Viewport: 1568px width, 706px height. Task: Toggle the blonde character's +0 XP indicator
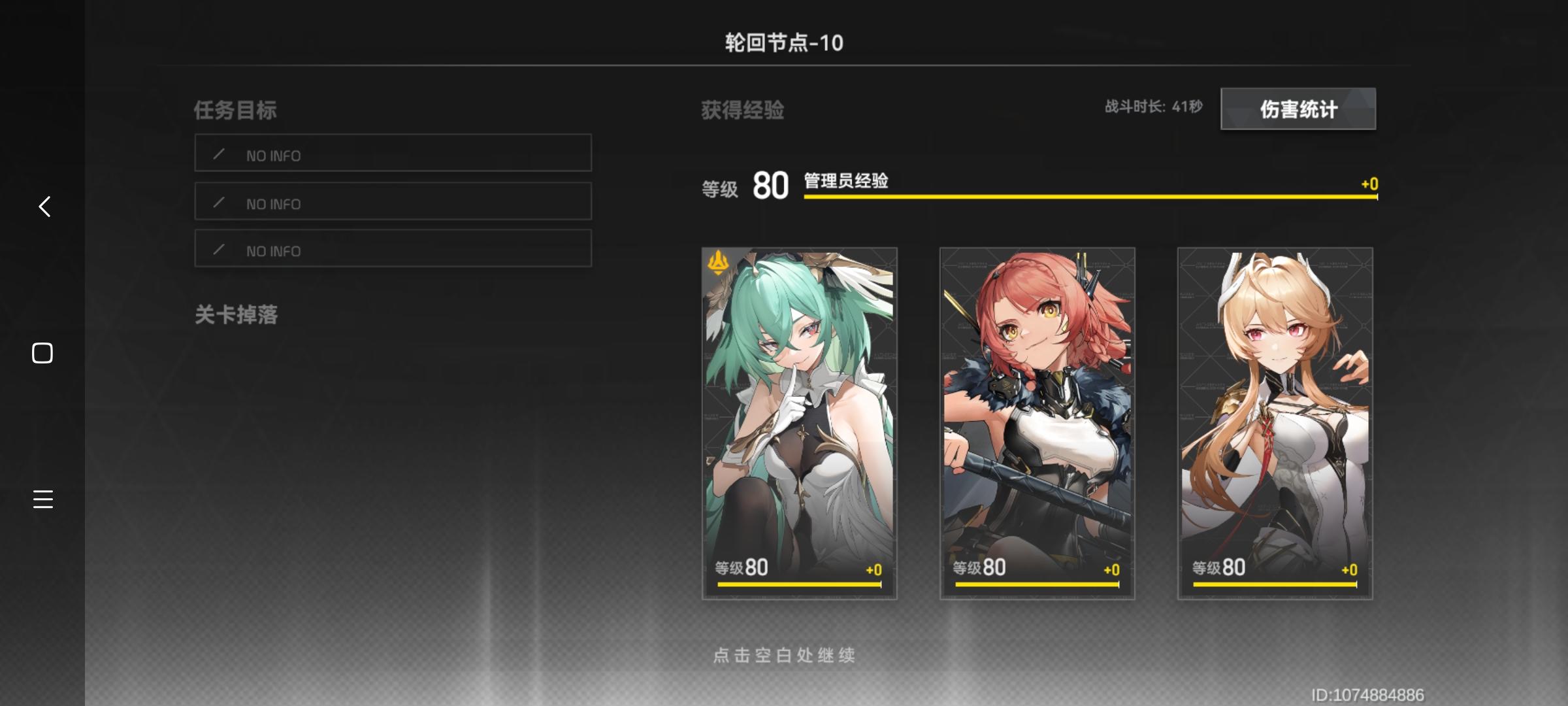1350,568
